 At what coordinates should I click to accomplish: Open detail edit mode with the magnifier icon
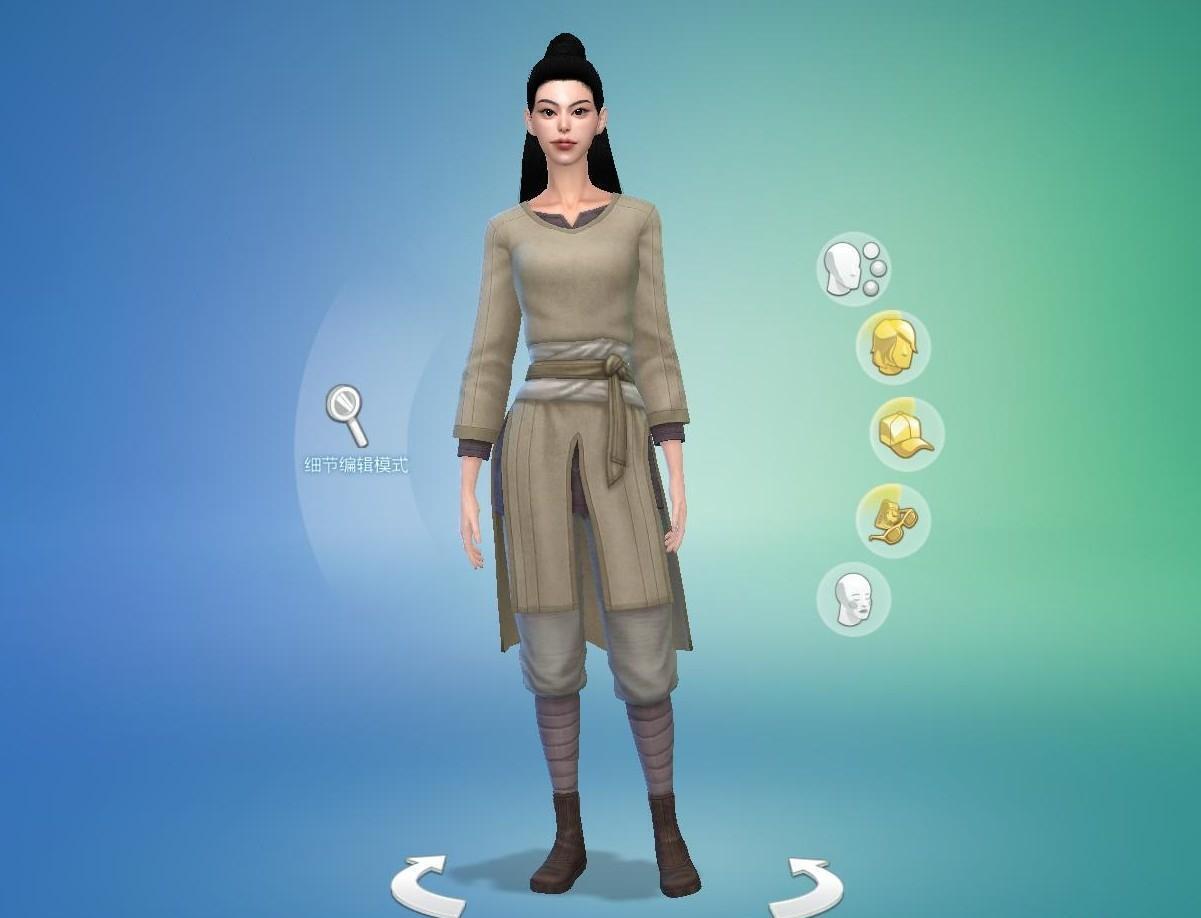click(x=346, y=415)
